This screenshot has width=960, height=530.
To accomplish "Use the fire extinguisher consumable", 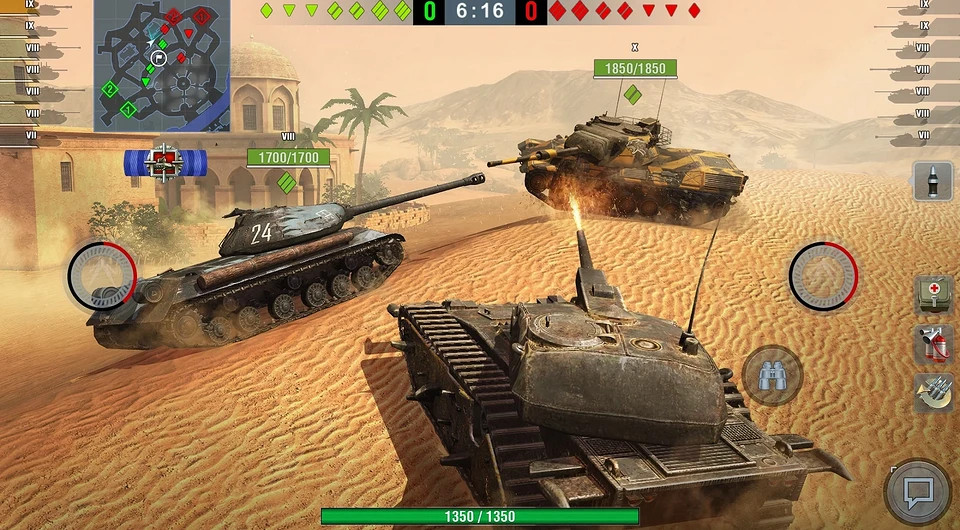I will click(x=932, y=343).
